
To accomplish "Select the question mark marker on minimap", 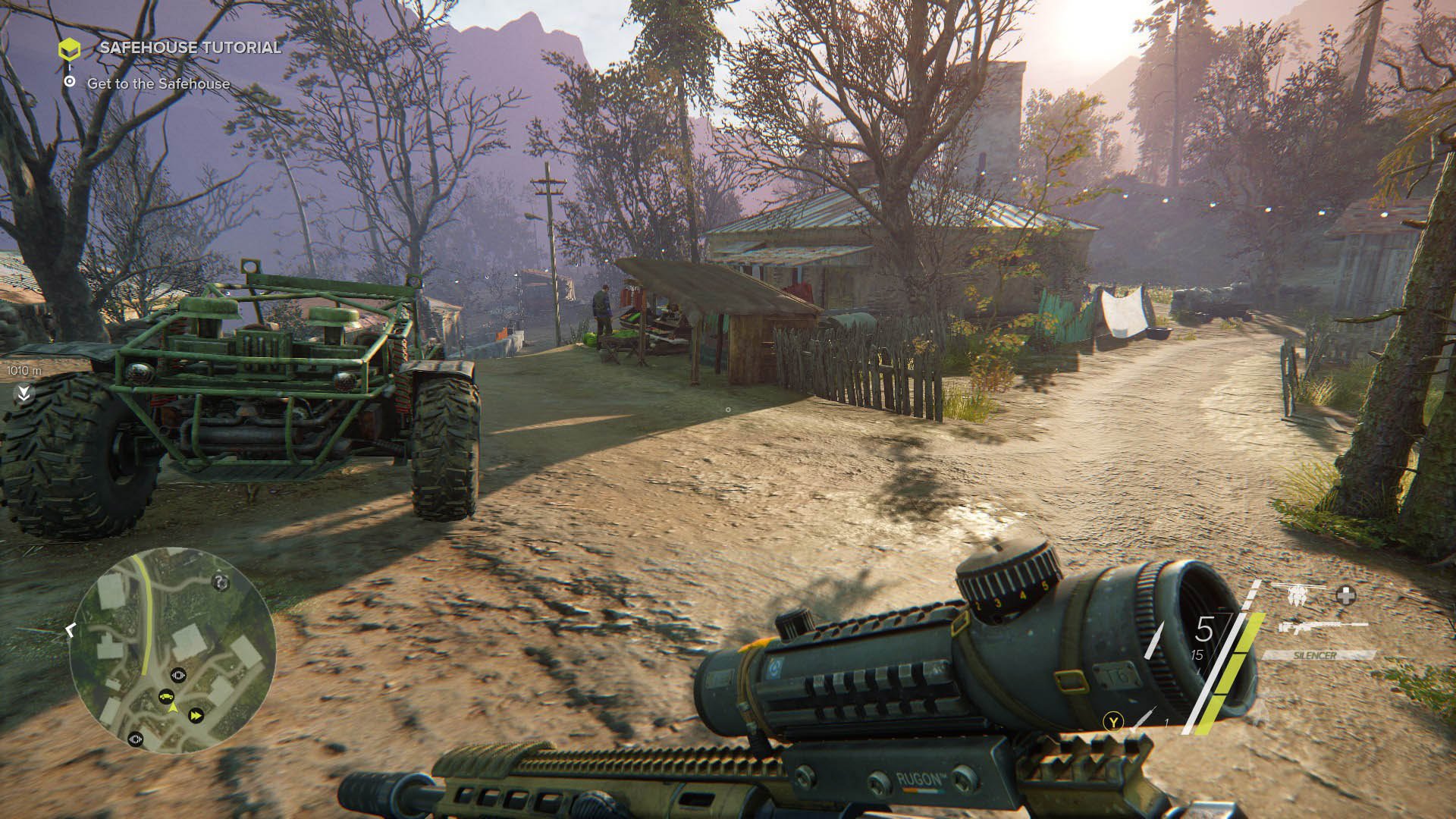I will click(x=221, y=582).
